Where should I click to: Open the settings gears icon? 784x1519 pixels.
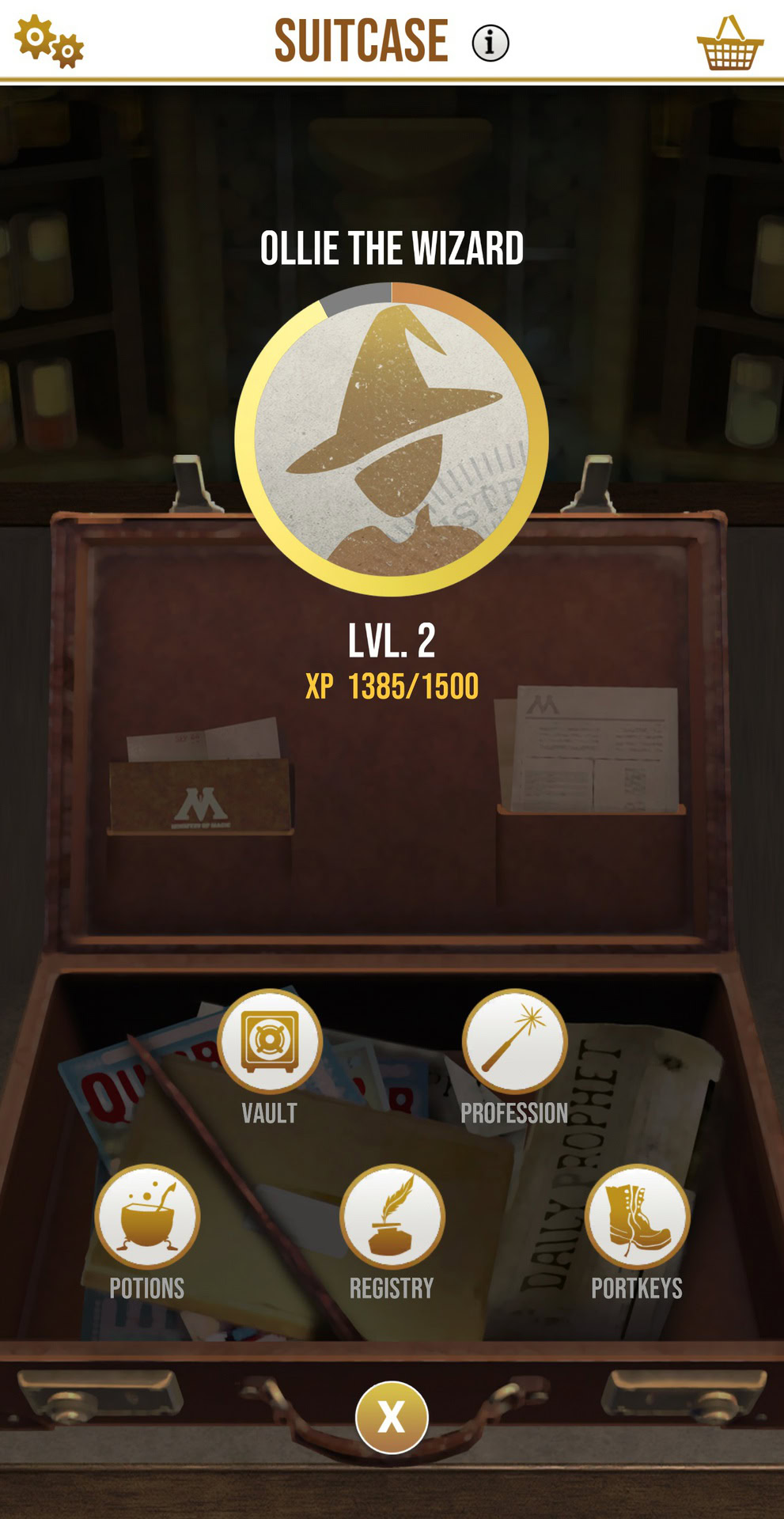tap(49, 41)
